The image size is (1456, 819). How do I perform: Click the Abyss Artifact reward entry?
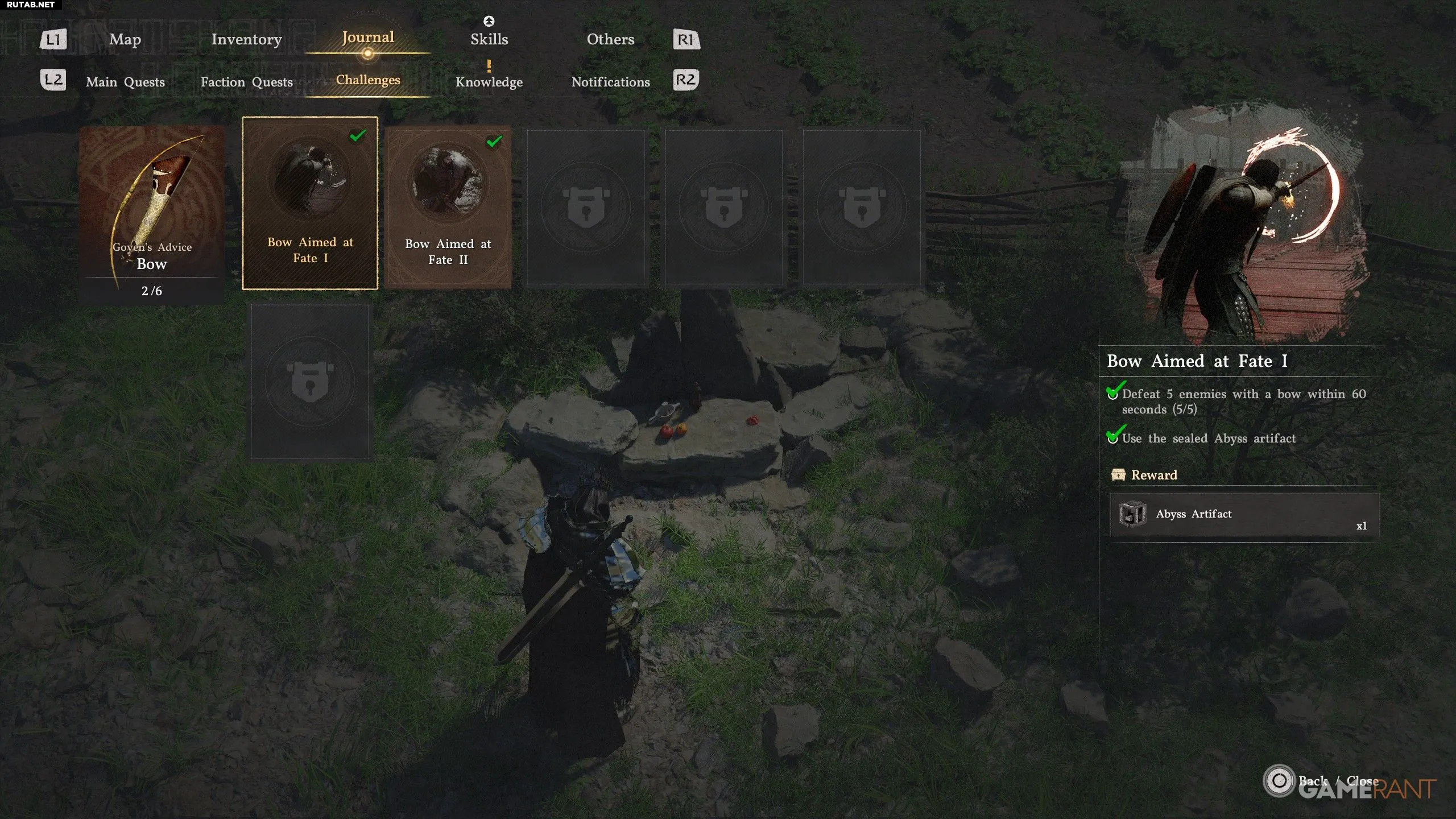[1244, 514]
